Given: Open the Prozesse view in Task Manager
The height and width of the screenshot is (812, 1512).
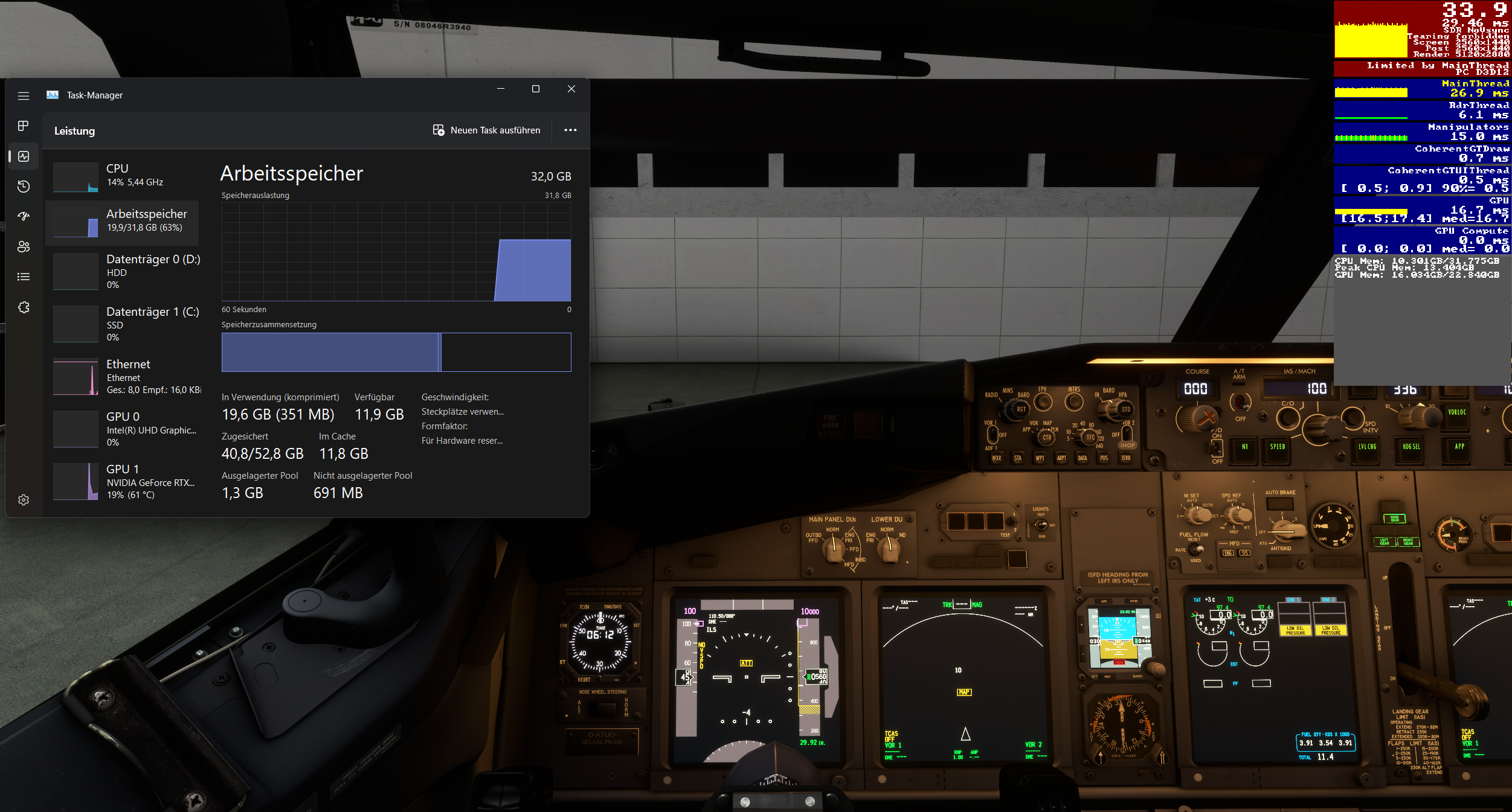Looking at the screenshot, I should [24, 126].
